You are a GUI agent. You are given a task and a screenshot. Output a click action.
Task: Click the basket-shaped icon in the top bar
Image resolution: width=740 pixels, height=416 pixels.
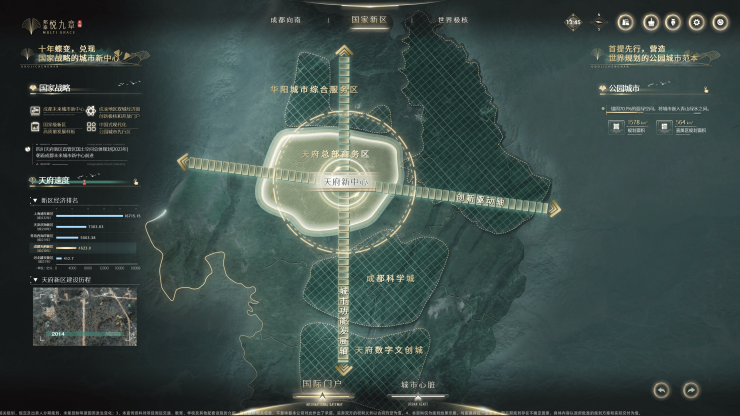point(650,22)
